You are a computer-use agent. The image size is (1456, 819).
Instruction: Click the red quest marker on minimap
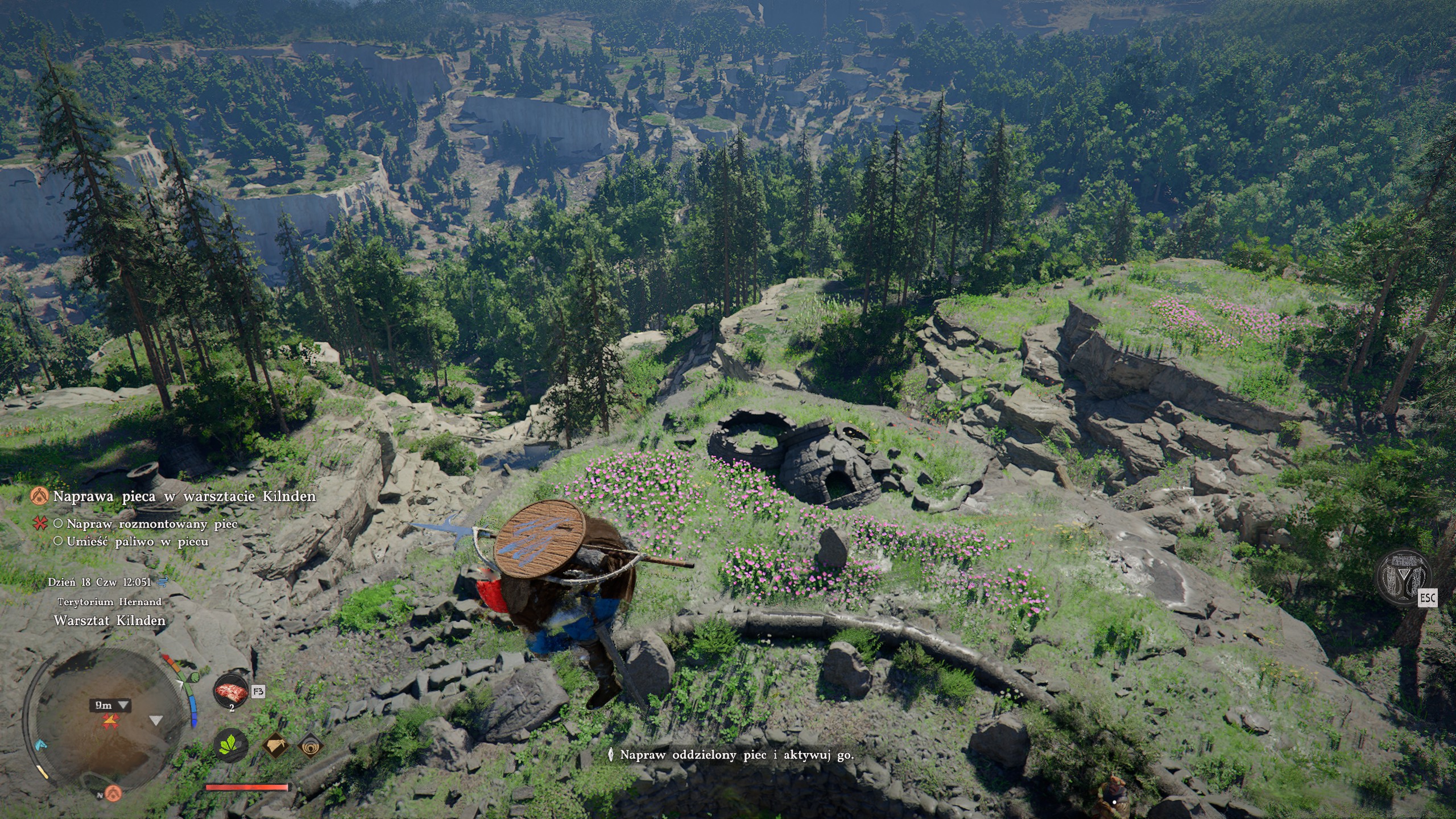click(108, 721)
